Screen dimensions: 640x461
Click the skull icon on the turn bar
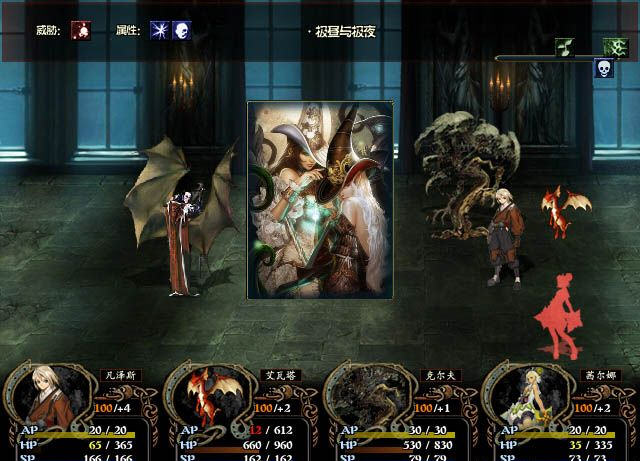(604, 68)
